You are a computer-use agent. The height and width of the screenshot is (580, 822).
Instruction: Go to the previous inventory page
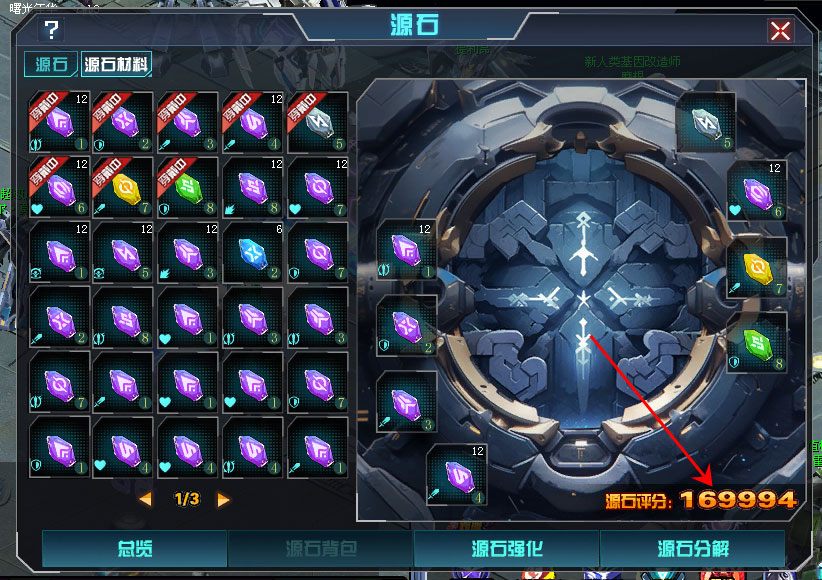coord(146,499)
